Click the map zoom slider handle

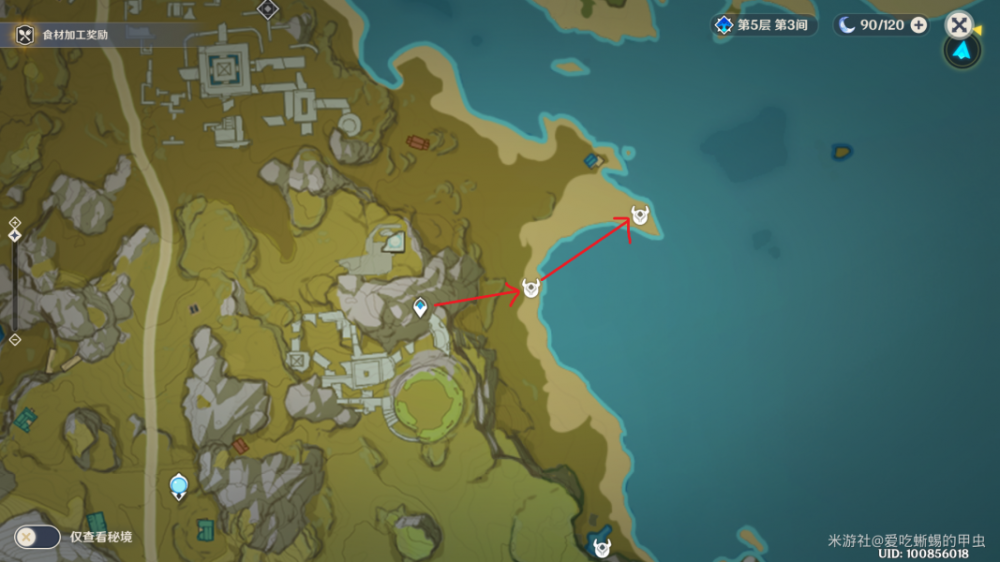click(x=15, y=236)
